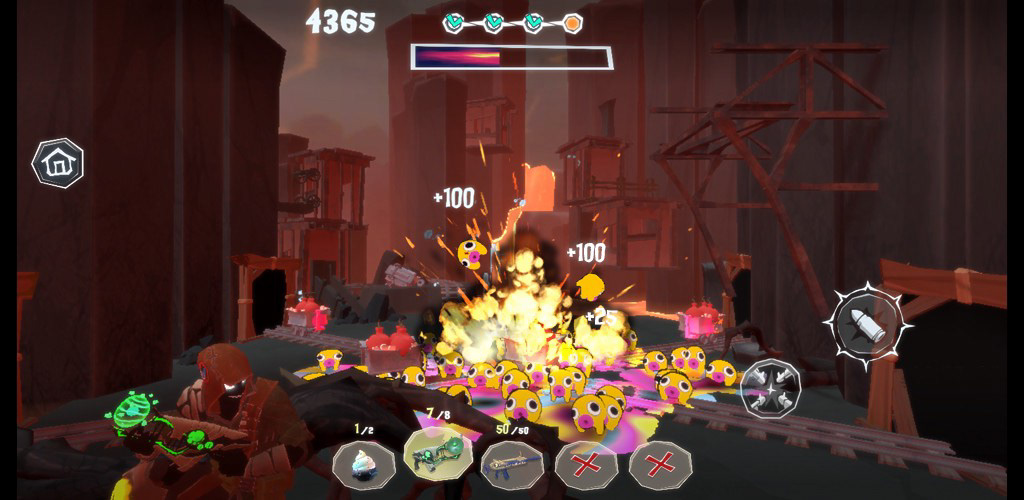Fire using the bullet button
1024x500 pixels.
(x=868, y=323)
